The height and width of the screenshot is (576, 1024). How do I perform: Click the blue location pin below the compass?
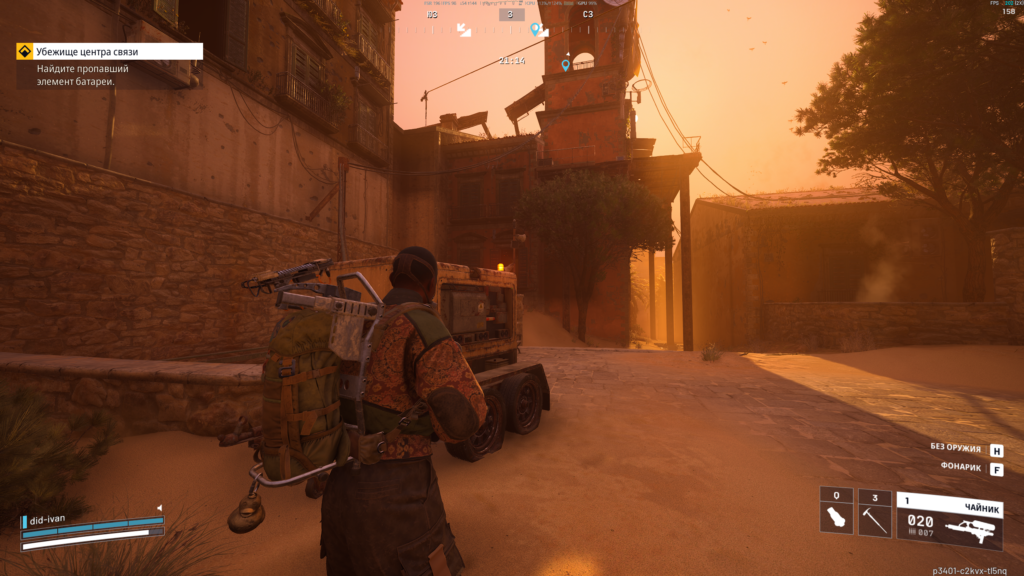pyautogui.click(x=565, y=65)
